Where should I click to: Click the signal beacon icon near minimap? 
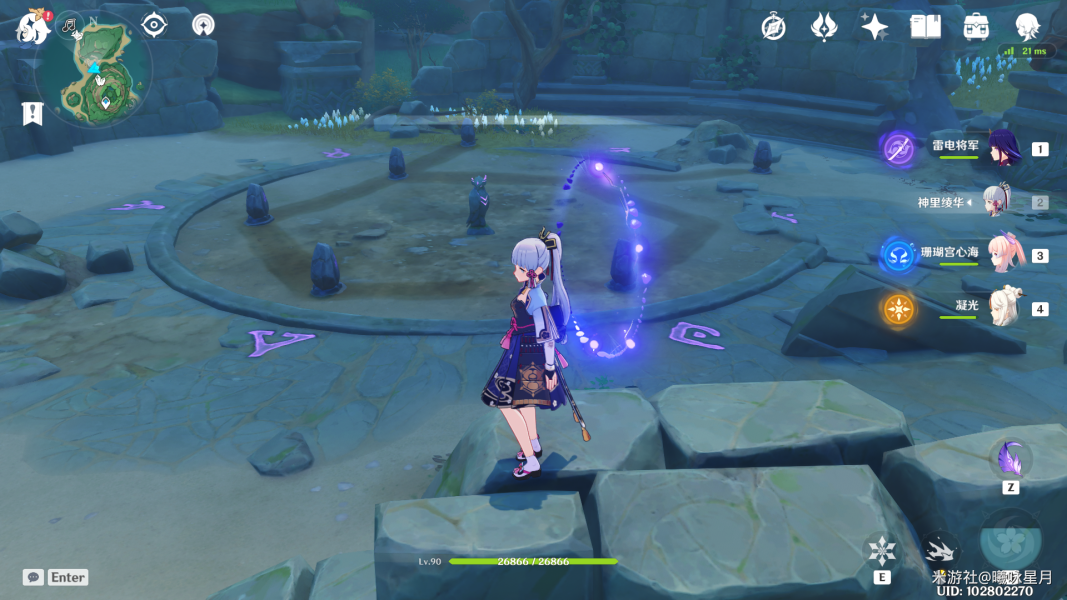click(x=203, y=25)
